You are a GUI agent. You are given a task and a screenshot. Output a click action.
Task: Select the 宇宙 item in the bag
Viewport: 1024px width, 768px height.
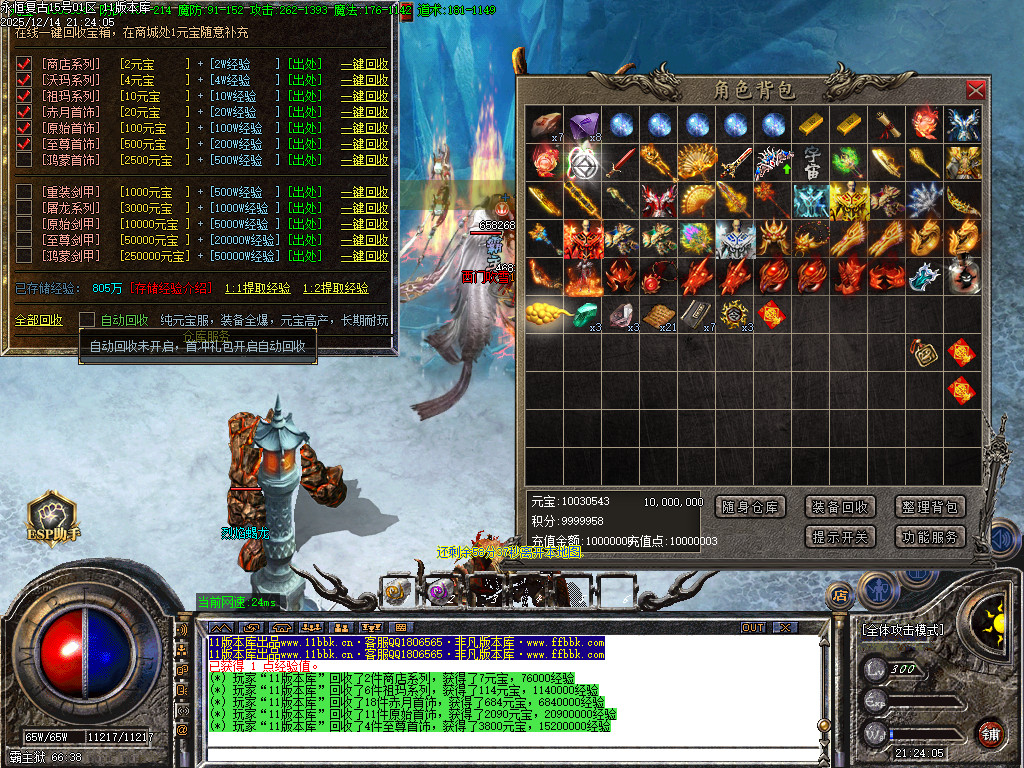click(811, 161)
